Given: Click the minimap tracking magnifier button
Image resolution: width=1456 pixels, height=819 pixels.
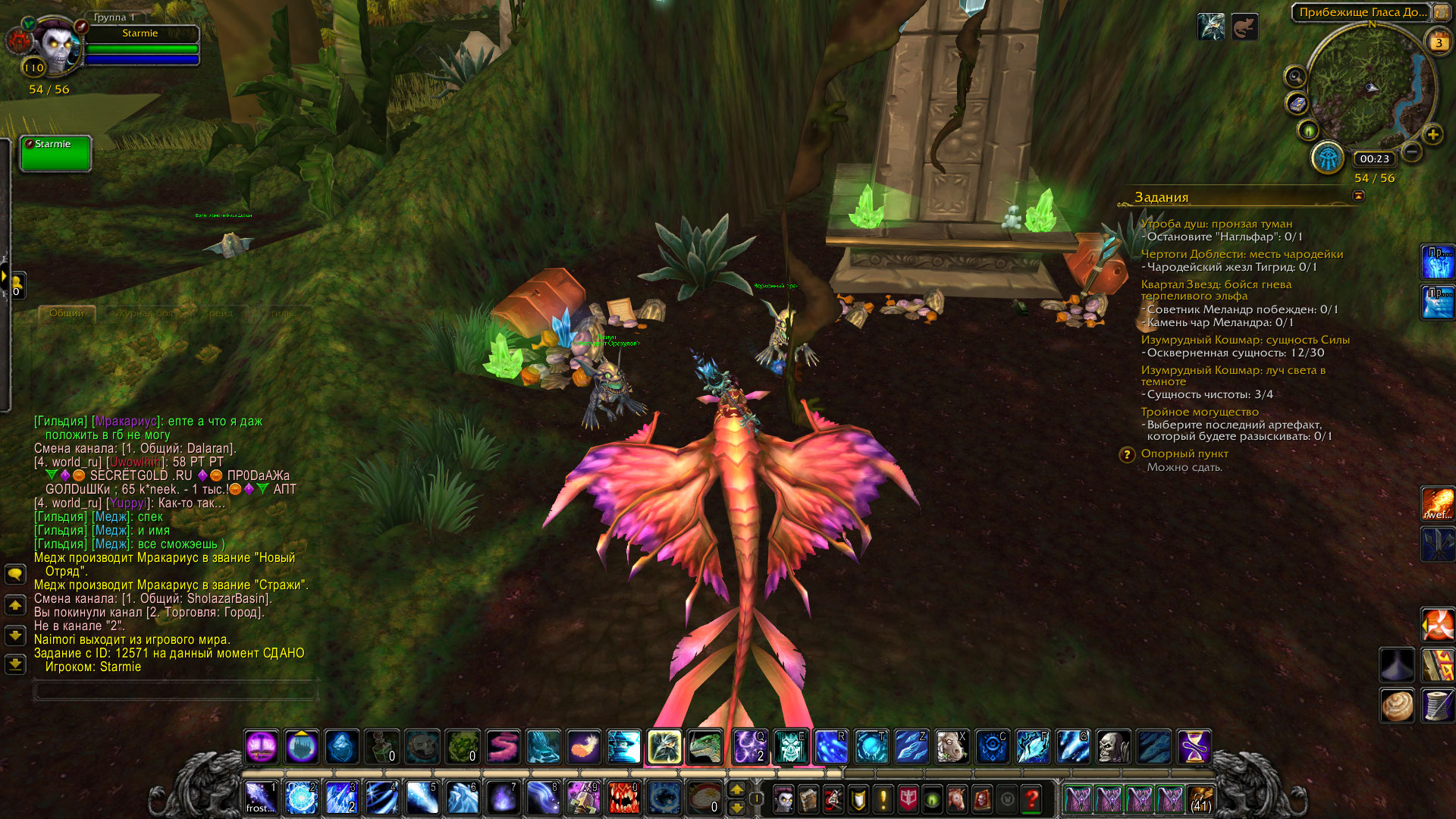Looking at the screenshot, I should click(x=1295, y=77).
